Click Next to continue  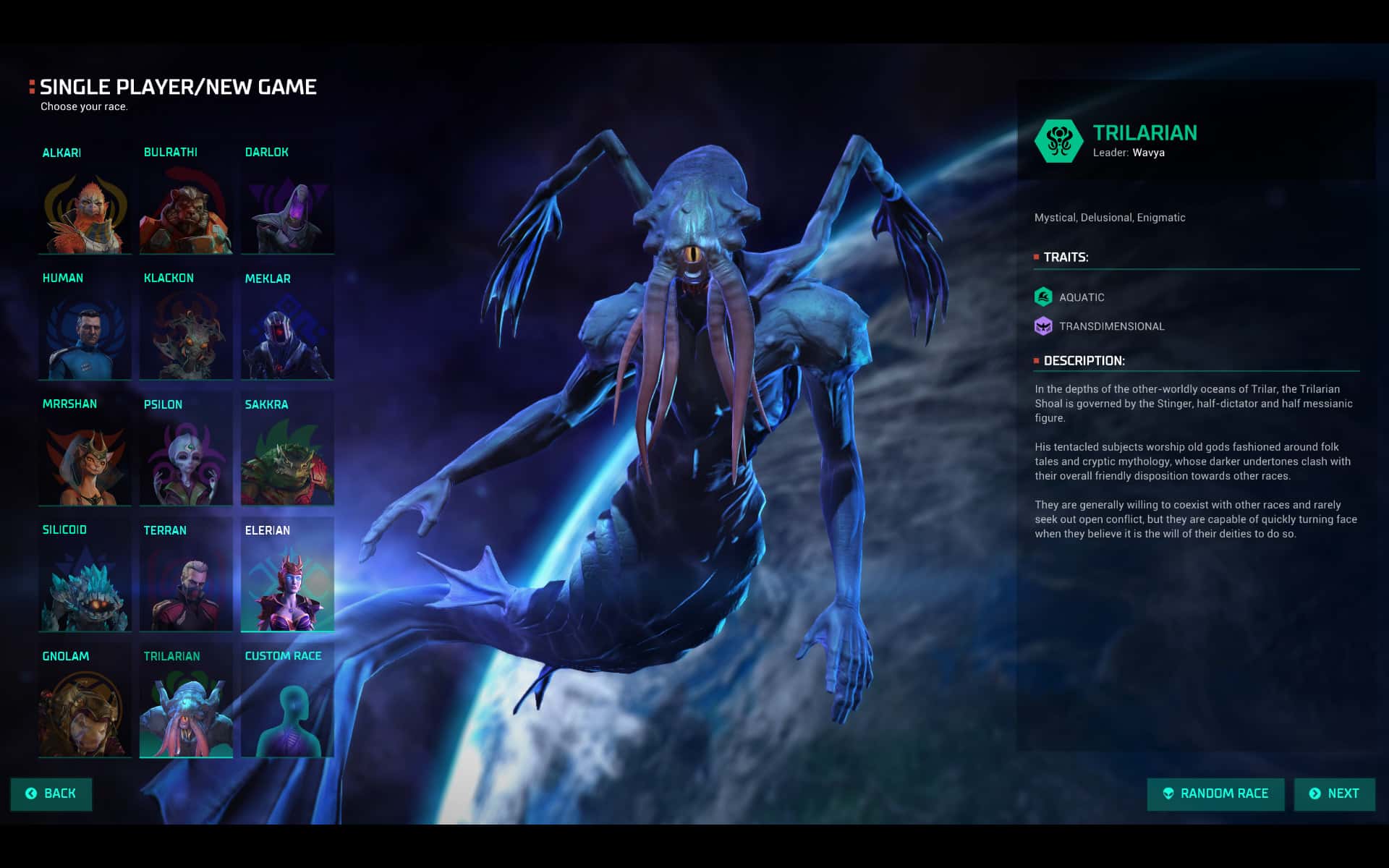coord(1333,793)
